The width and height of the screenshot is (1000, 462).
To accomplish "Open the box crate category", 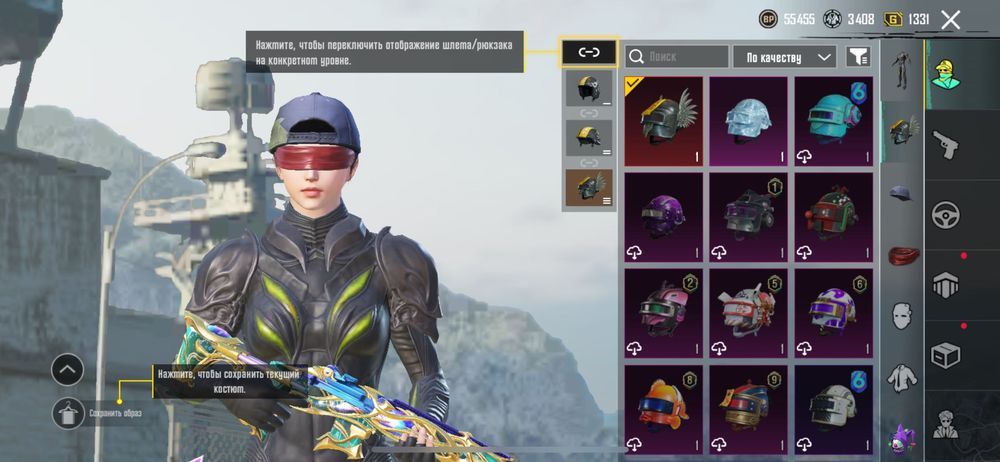I will point(946,354).
